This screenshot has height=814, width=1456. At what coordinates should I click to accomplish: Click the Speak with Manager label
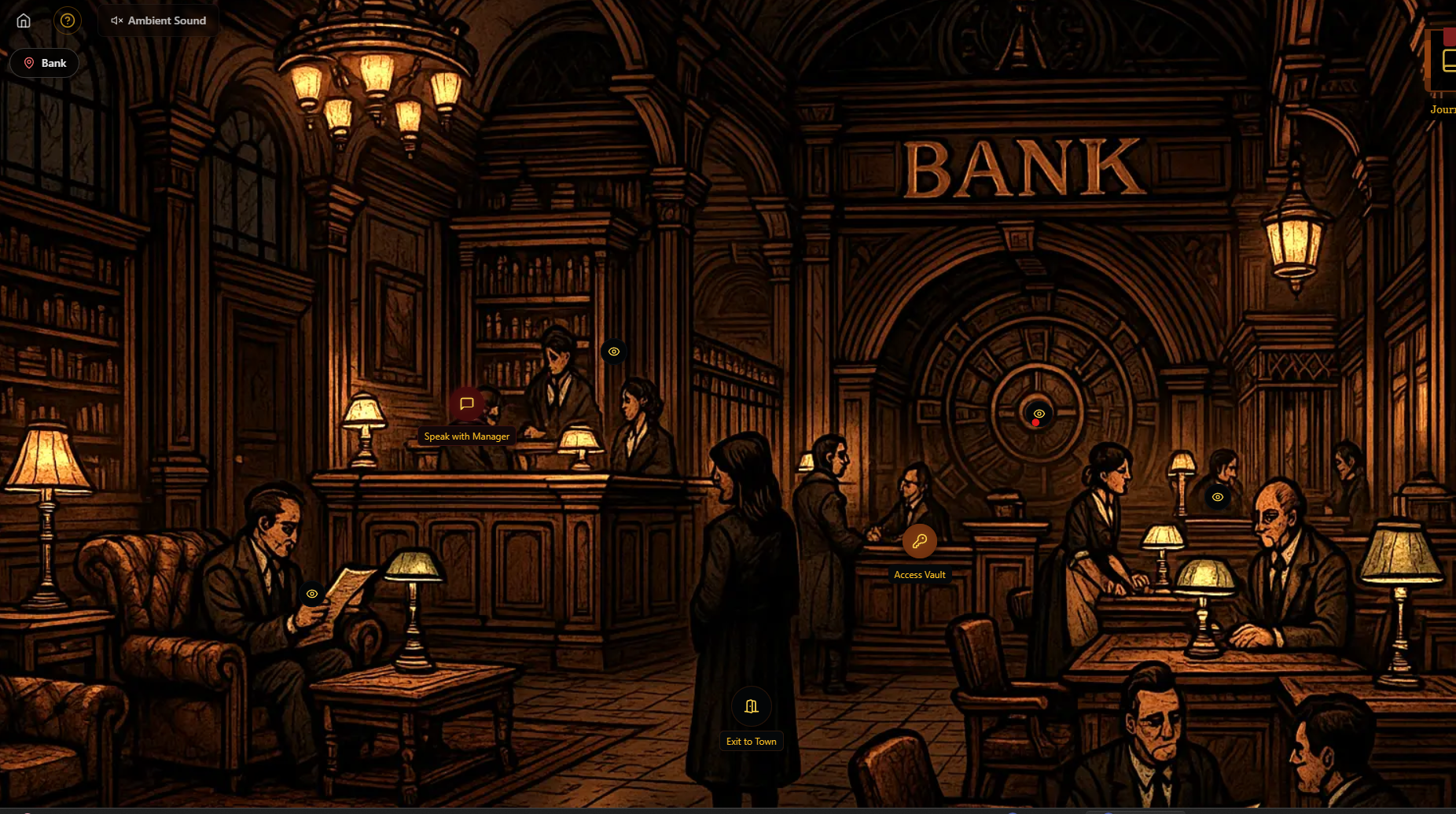click(466, 436)
